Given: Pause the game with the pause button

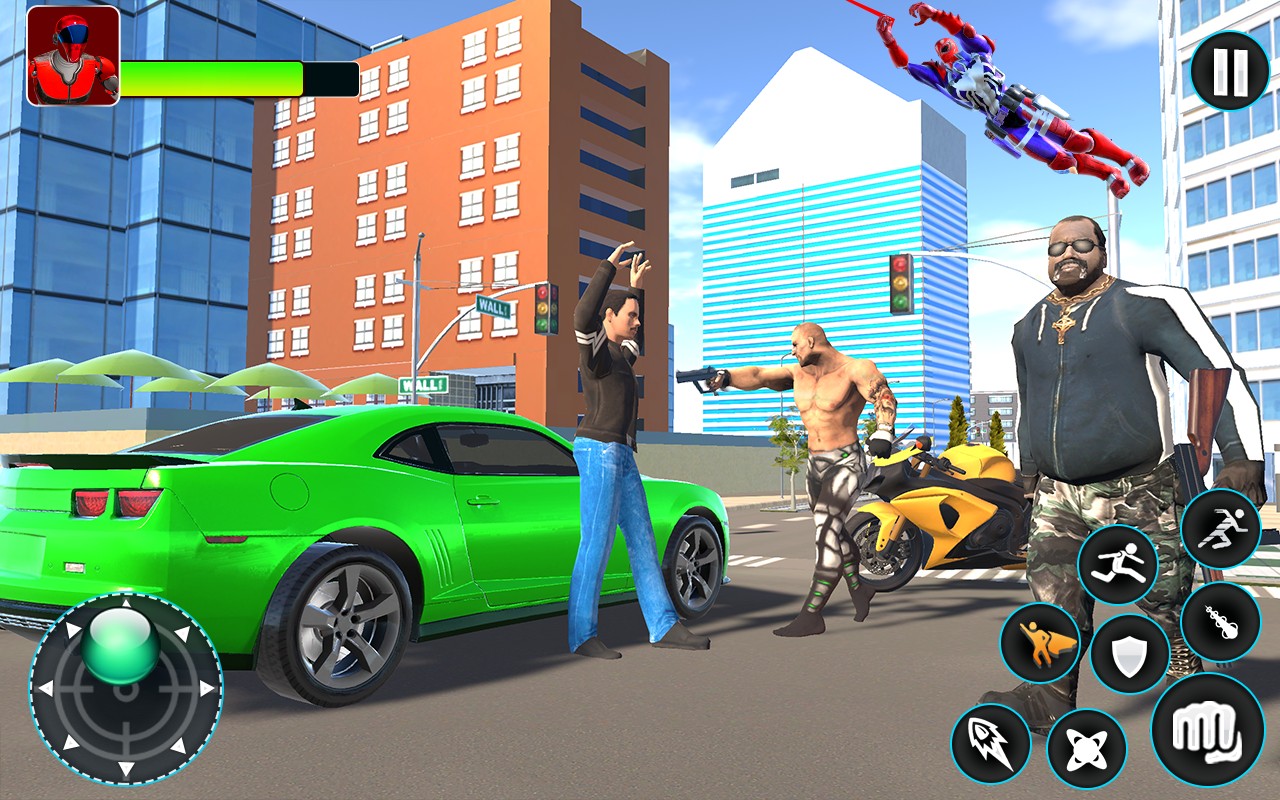Looking at the screenshot, I should (x=1229, y=70).
